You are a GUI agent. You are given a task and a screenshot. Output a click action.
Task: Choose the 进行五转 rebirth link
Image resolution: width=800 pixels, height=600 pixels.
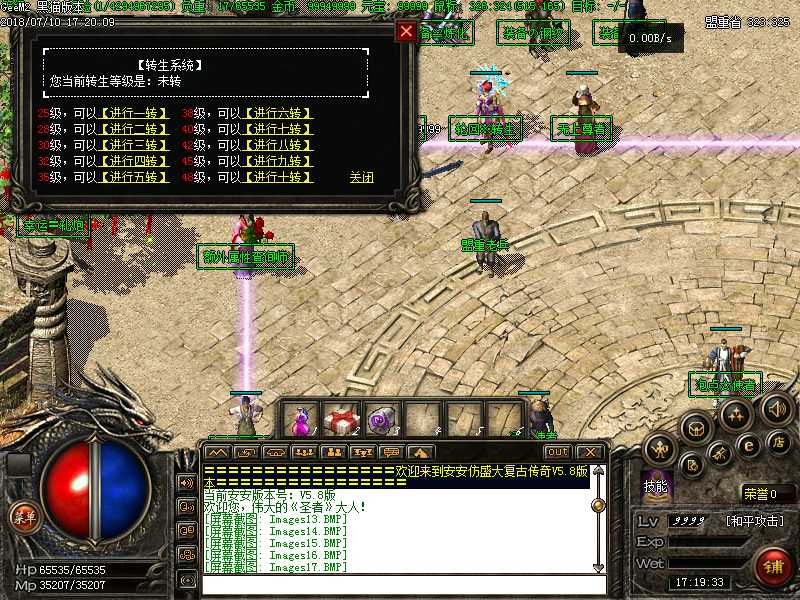[134, 178]
